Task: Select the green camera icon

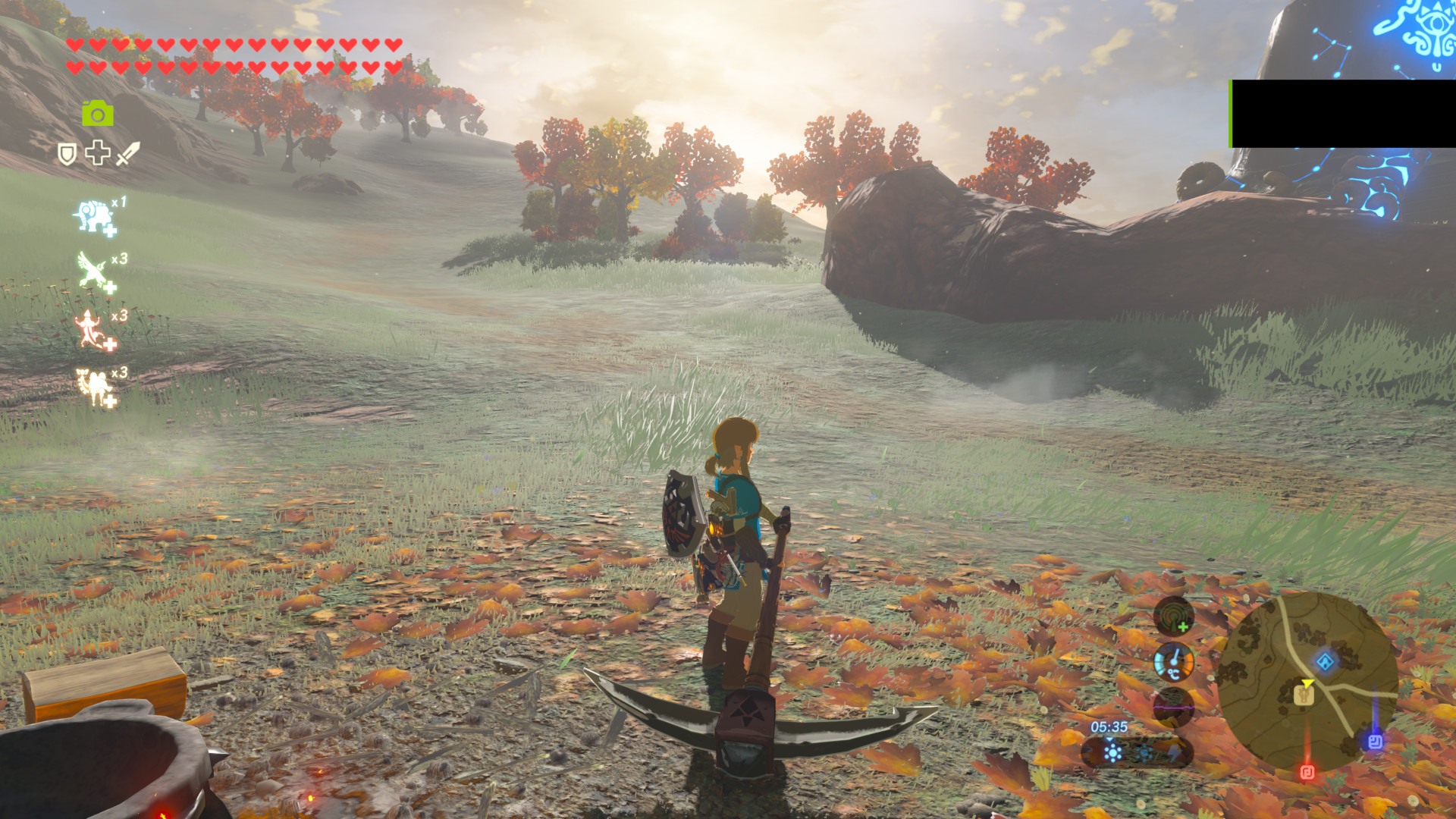Action: [x=98, y=113]
